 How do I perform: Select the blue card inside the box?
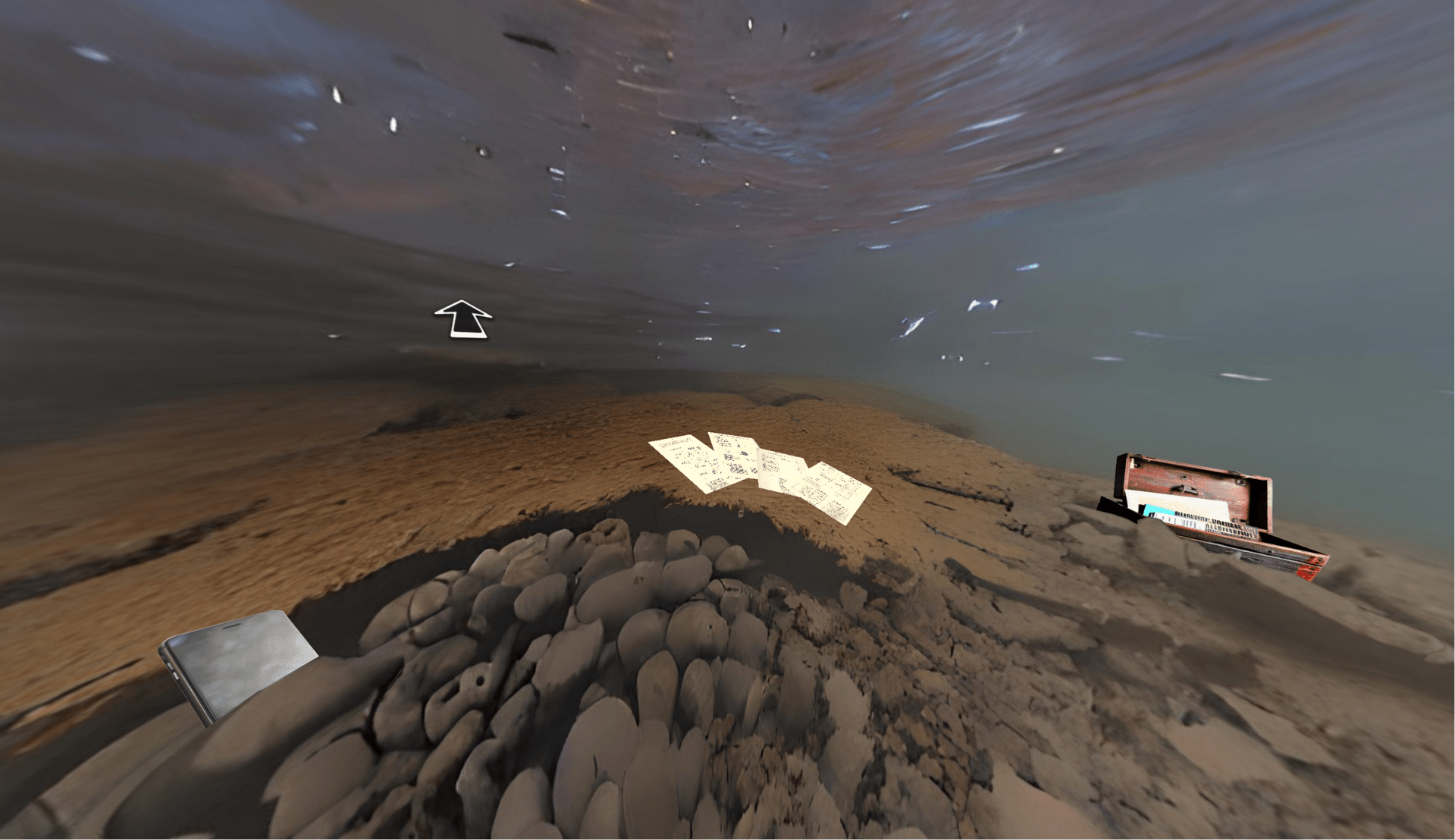click(x=1160, y=511)
